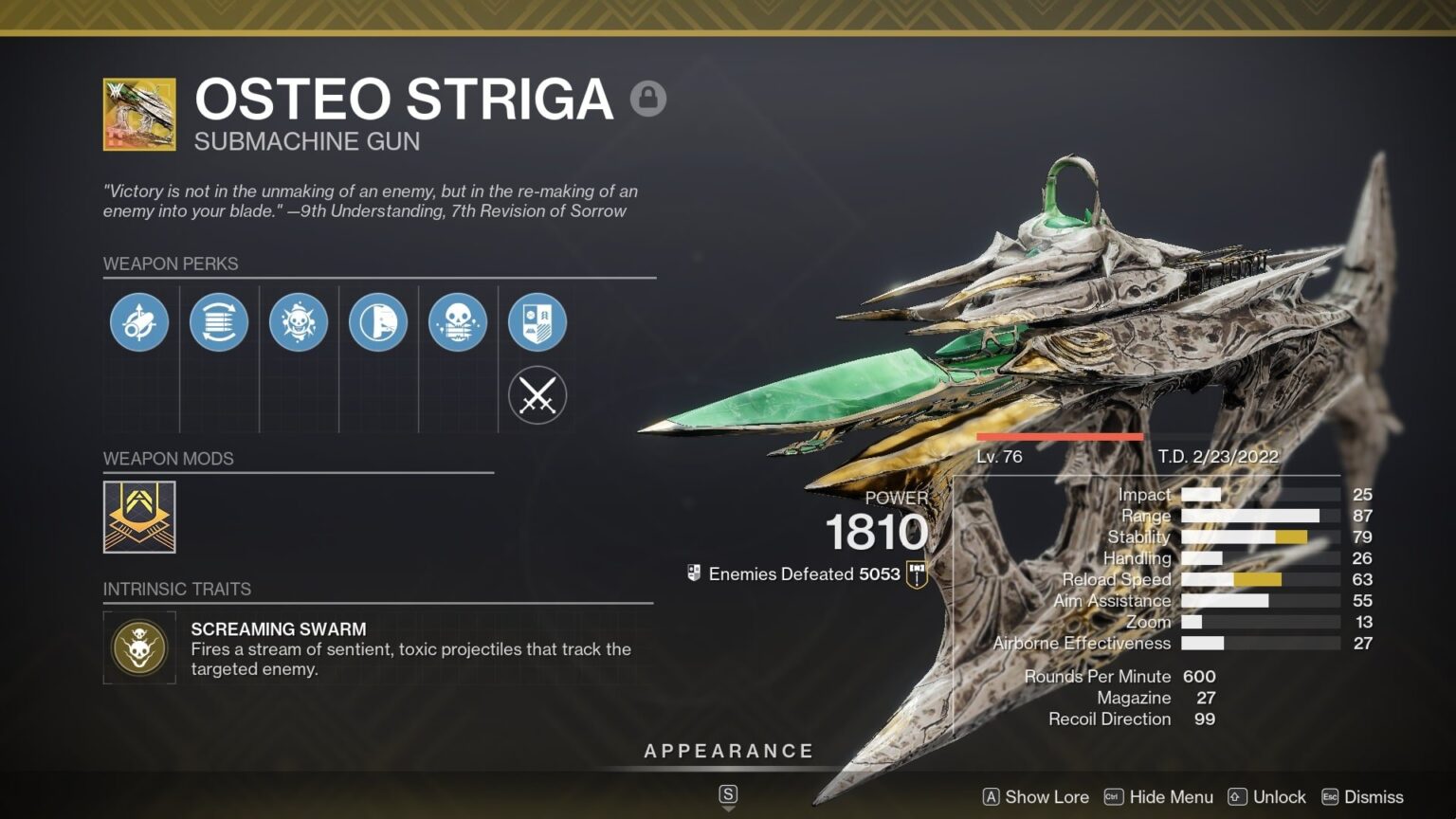Open the weapon mod slot

pos(138,517)
